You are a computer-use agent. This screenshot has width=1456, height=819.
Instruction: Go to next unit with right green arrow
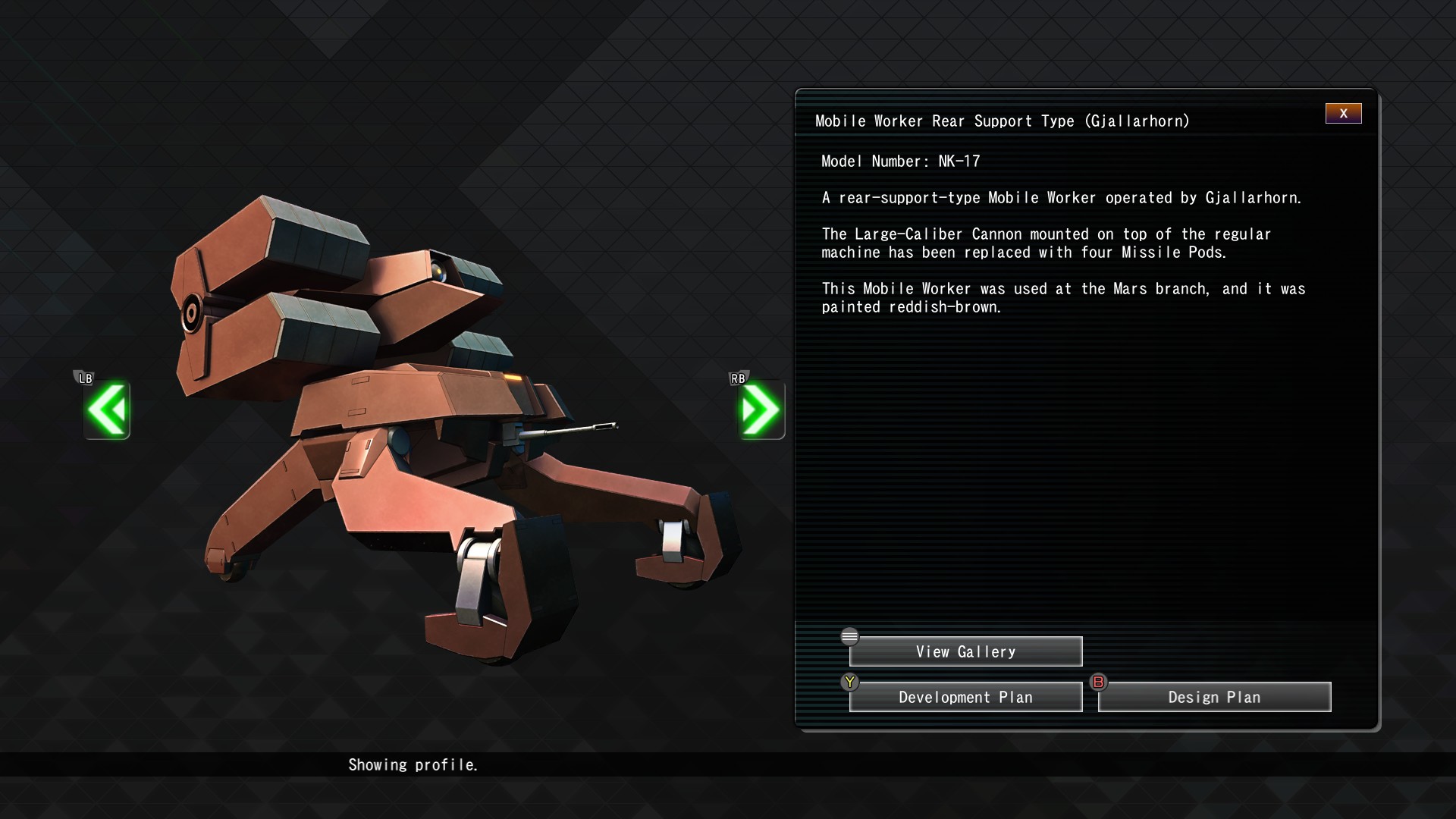click(x=761, y=410)
